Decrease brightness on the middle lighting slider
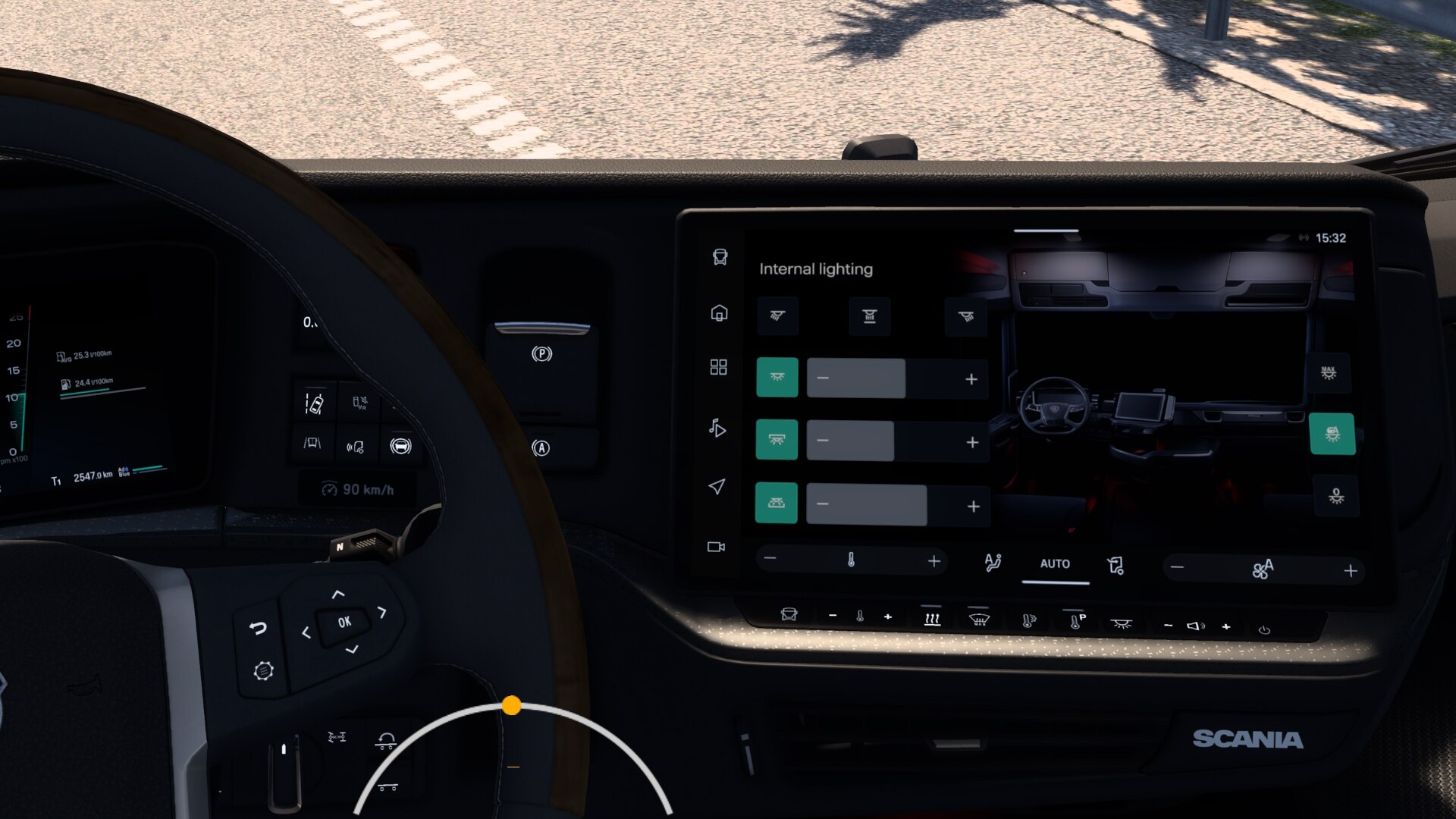This screenshot has height=819, width=1456. [x=824, y=441]
